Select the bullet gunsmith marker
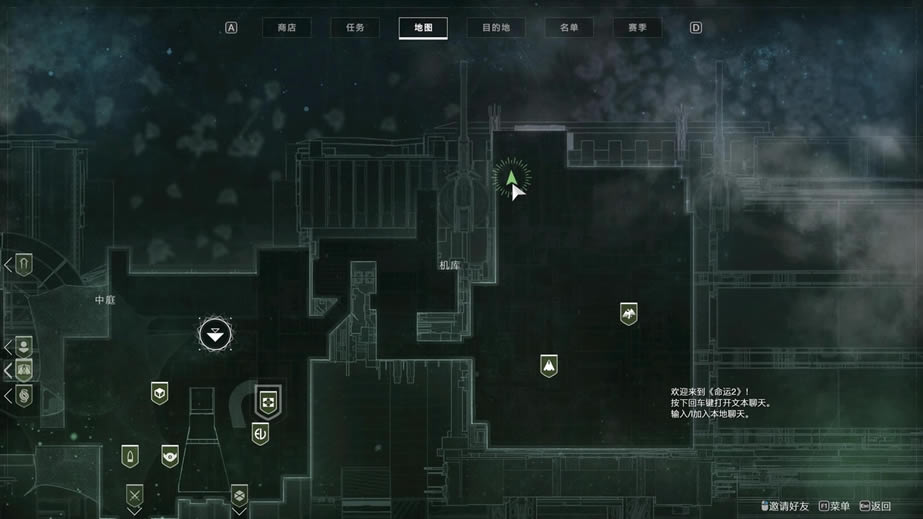 click(x=130, y=457)
